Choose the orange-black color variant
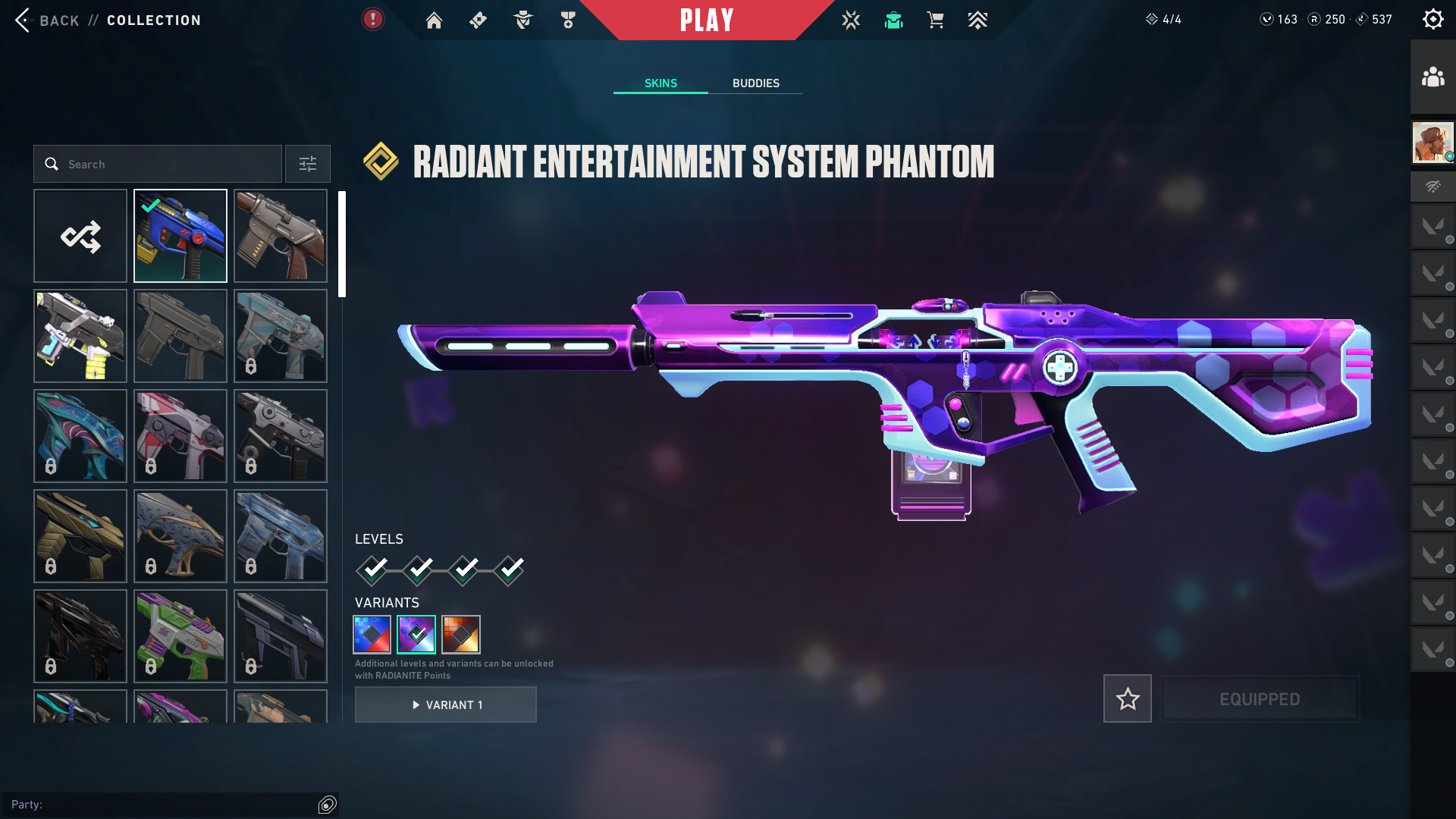1456x819 pixels. coord(461,634)
